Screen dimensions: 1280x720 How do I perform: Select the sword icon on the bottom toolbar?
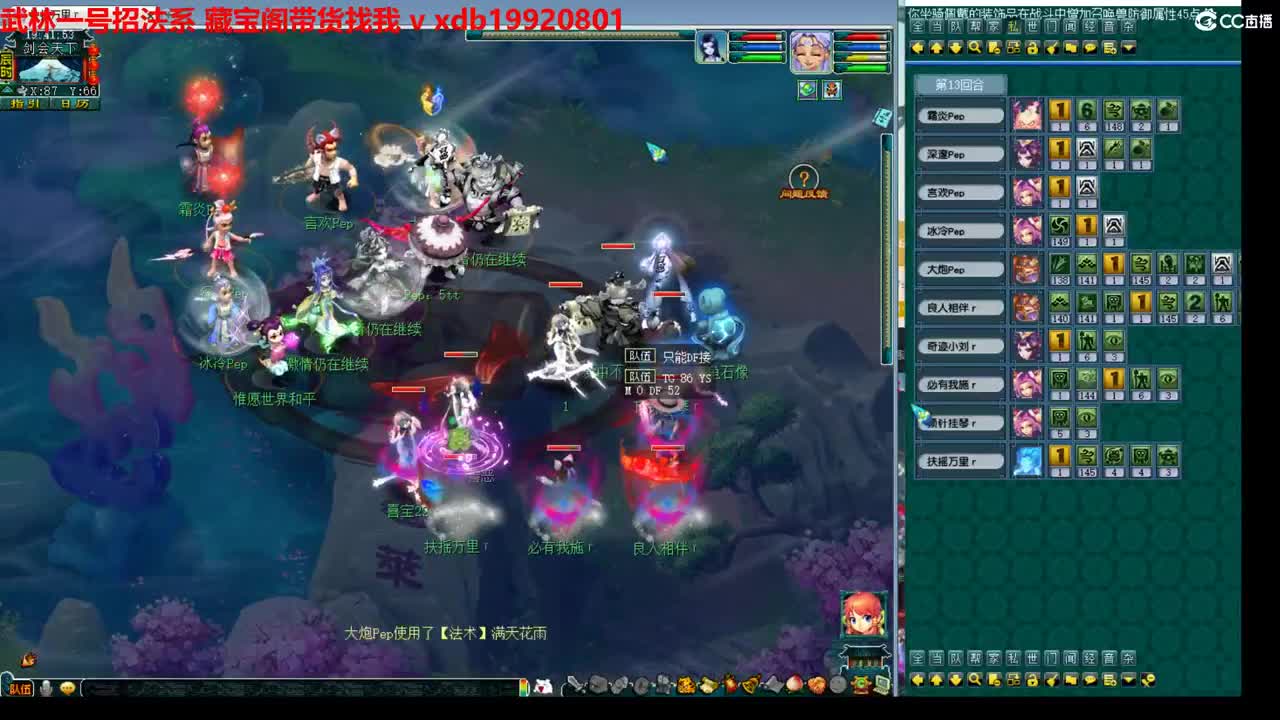click(x=574, y=687)
